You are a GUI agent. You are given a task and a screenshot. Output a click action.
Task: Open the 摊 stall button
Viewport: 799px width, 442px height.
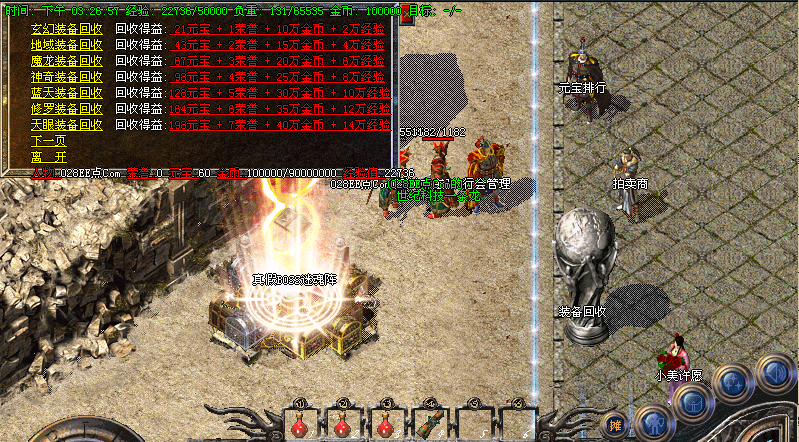pyautogui.click(x=616, y=425)
